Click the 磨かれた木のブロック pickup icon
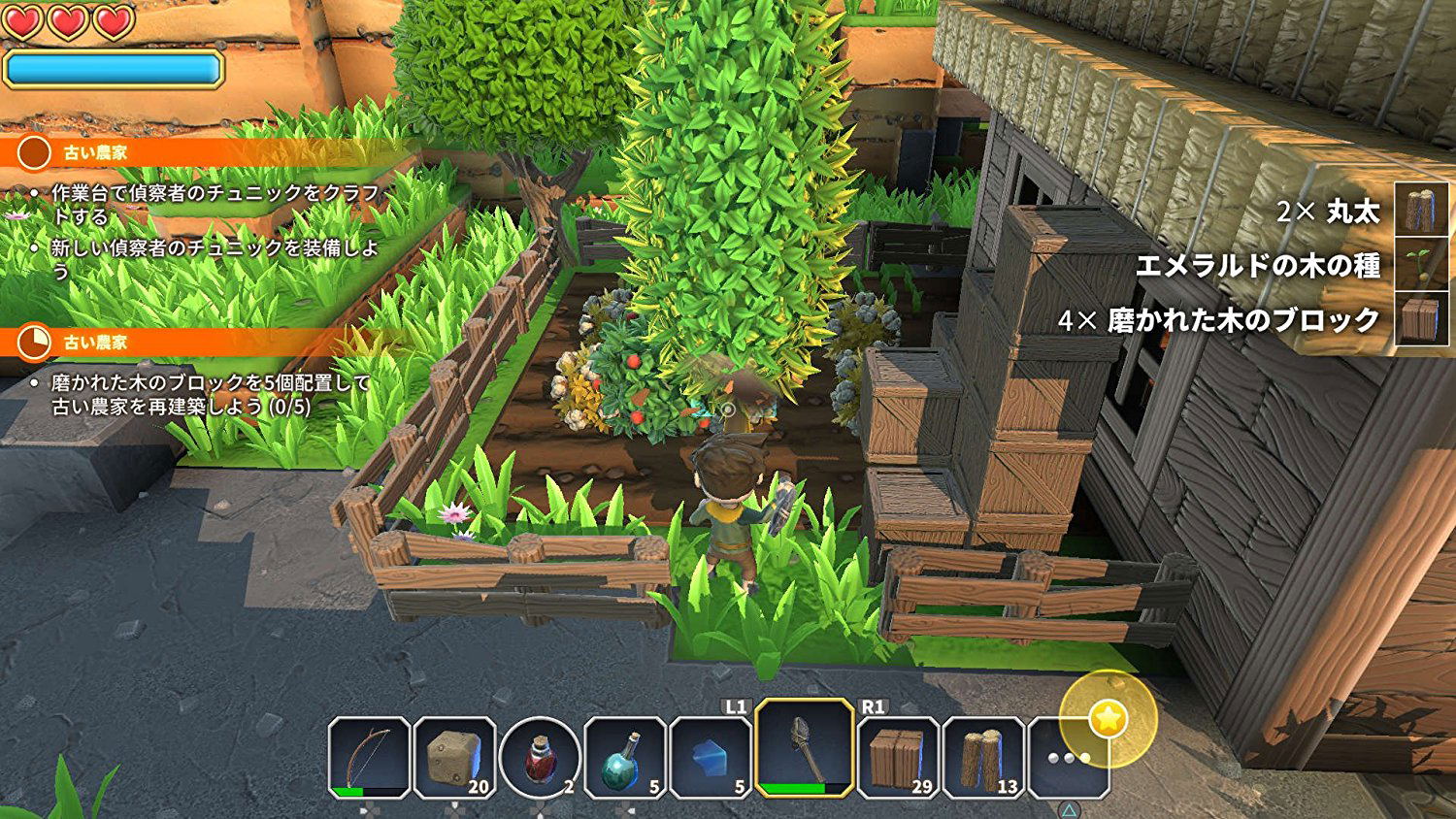 pyautogui.click(x=1421, y=319)
